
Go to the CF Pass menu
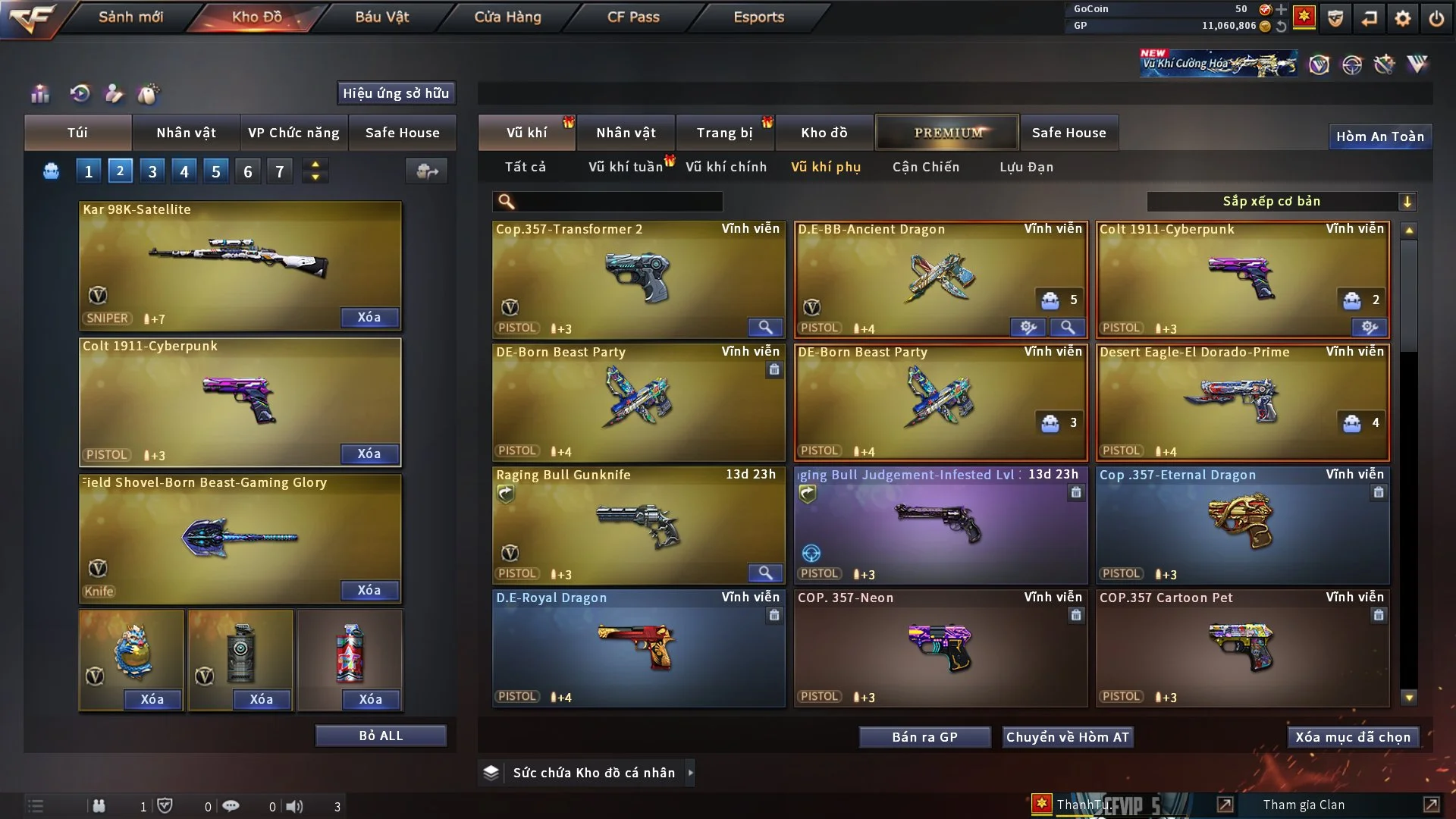point(633,17)
